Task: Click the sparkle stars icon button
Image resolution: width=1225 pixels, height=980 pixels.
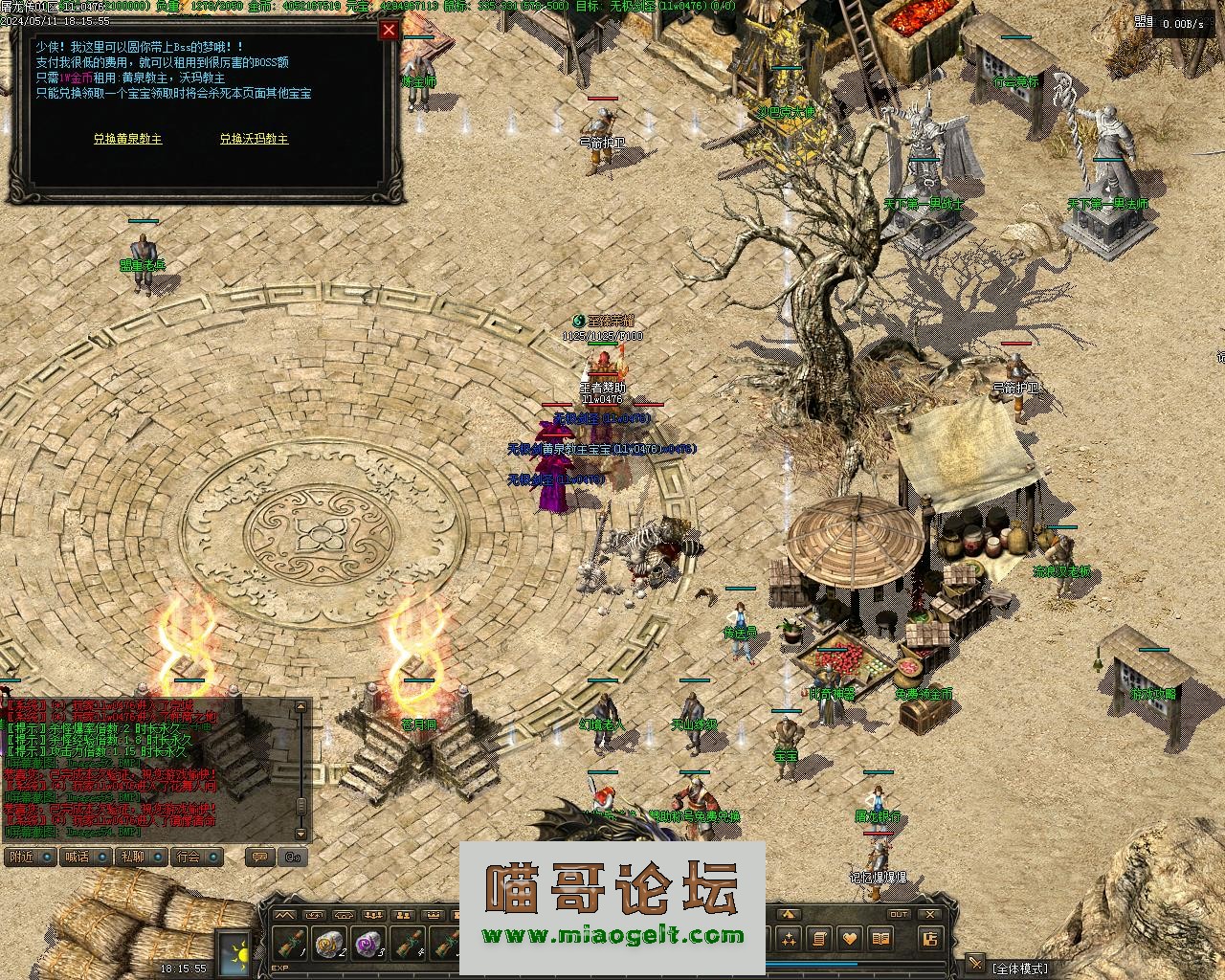Action: (788, 939)
